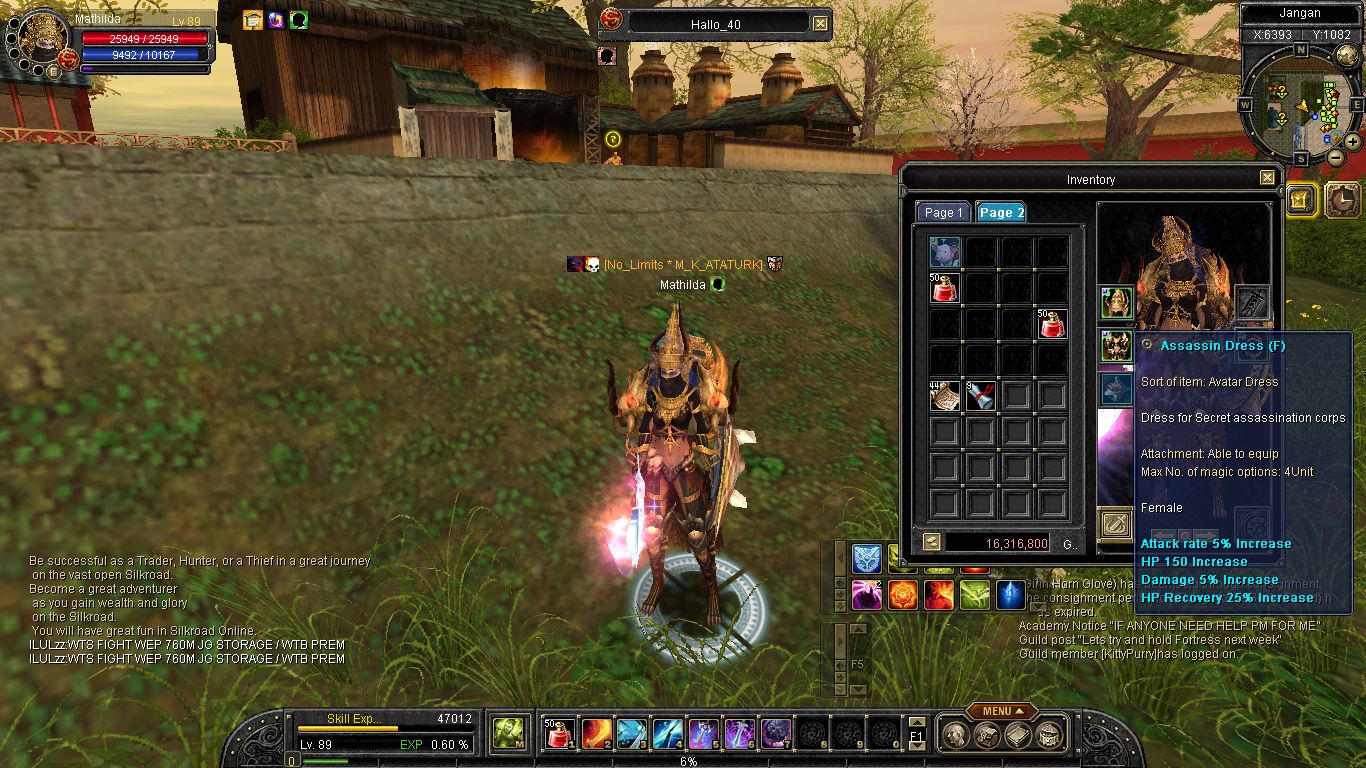The height and width of the screenshot is (768, 1366).
Task: Pick the scroll stack of 44
Action: (945, 396)
